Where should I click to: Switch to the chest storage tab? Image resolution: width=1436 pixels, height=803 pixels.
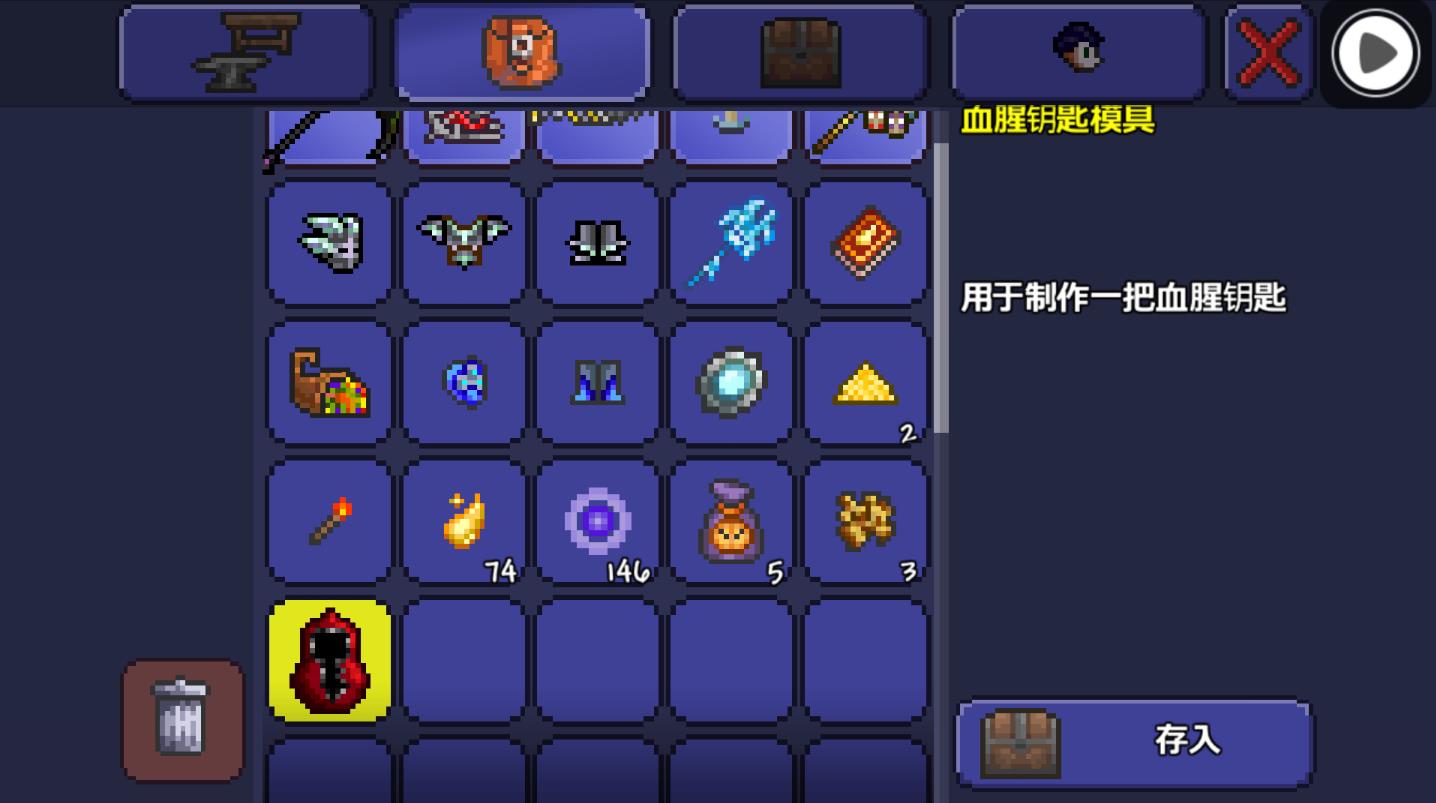click(x=800, y=52)
